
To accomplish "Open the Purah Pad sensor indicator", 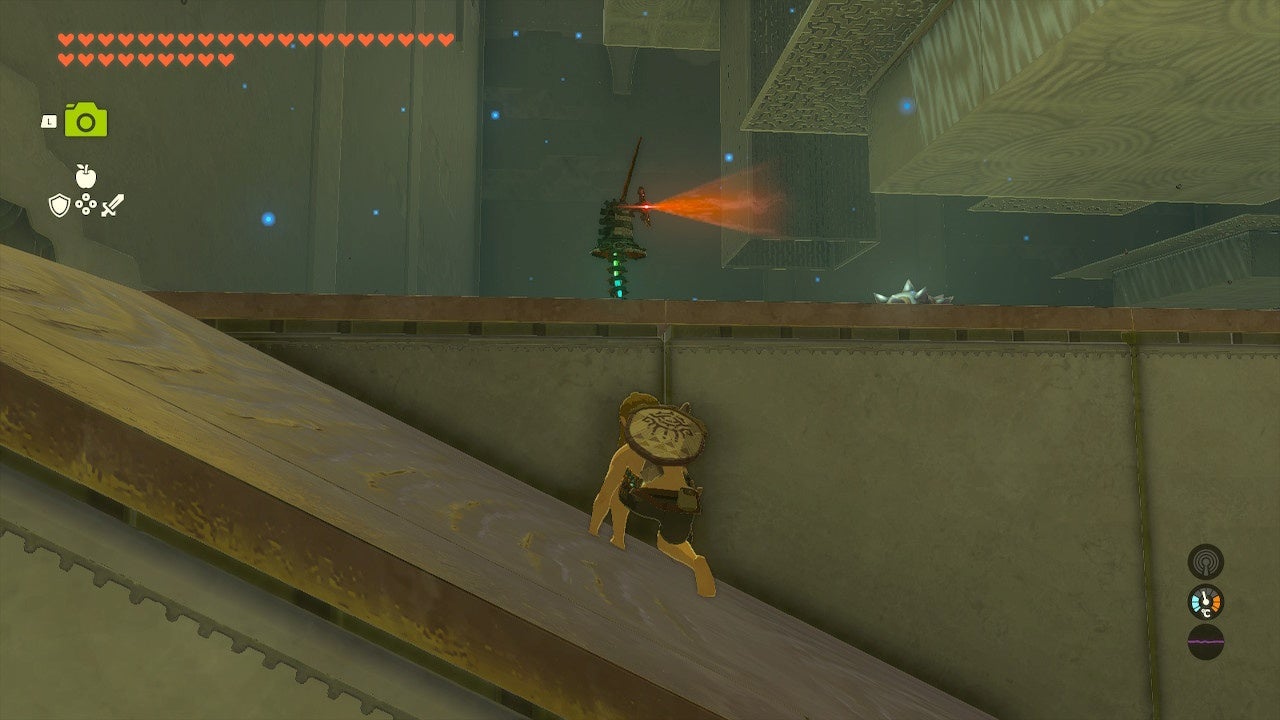I will pos(1205,562).
